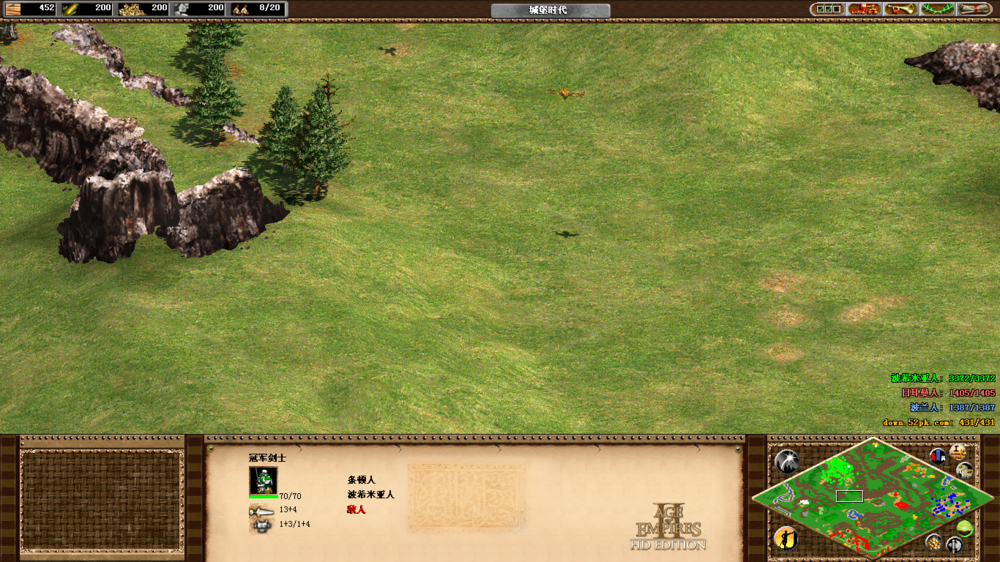
Task: Open diplomacy with the wreath button
Action: (936, 9)
